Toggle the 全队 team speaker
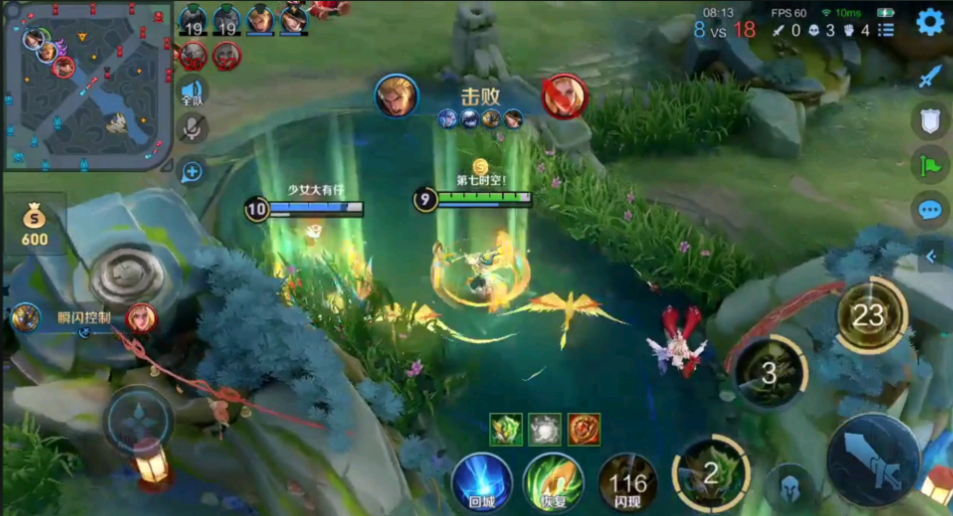The width and height of the screenshot is (953, 516). [x=192, y=93]
